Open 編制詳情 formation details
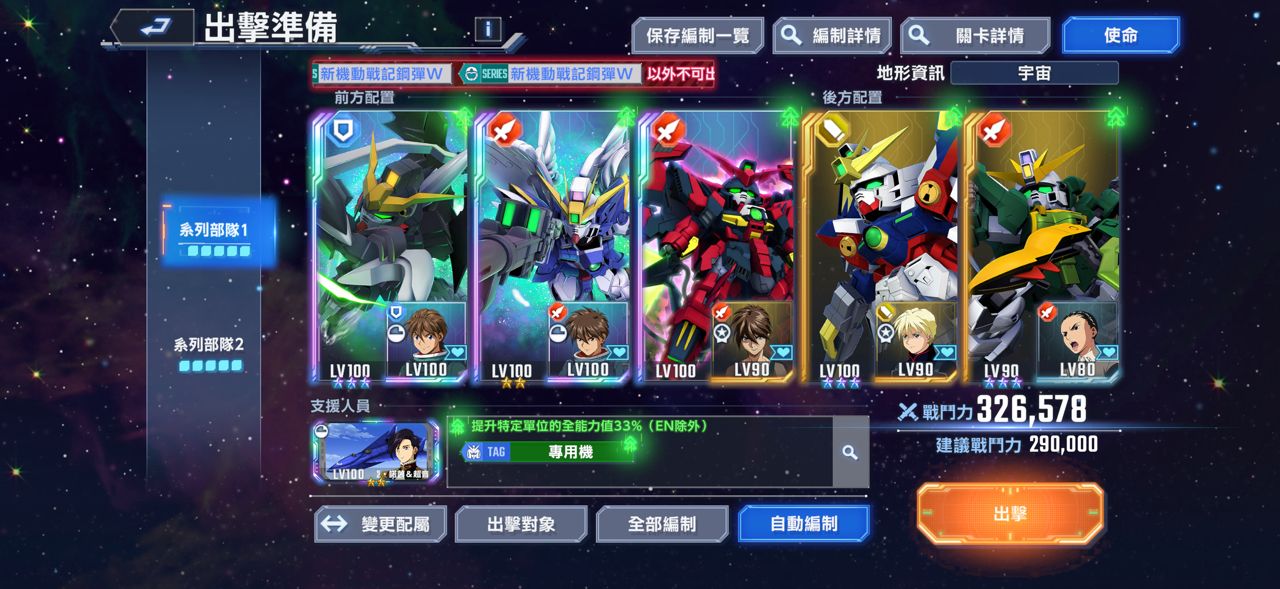 (x=833, y=36)
